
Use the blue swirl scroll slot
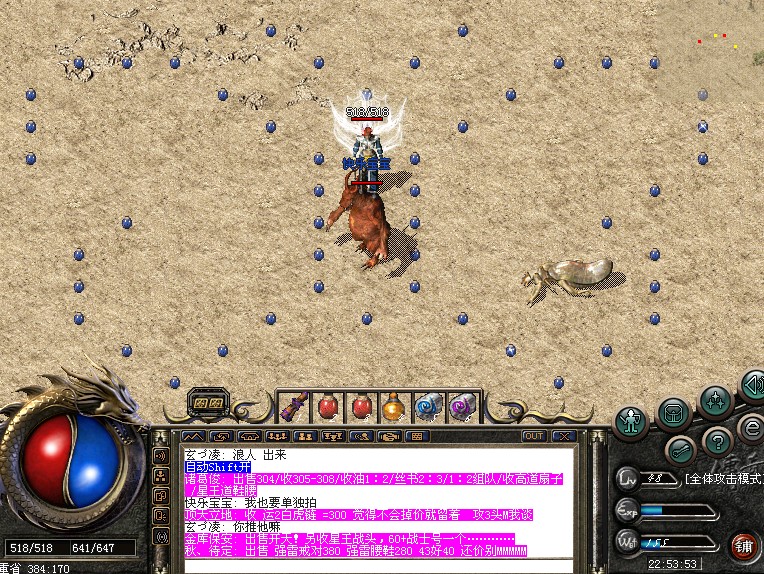(428, 407)
